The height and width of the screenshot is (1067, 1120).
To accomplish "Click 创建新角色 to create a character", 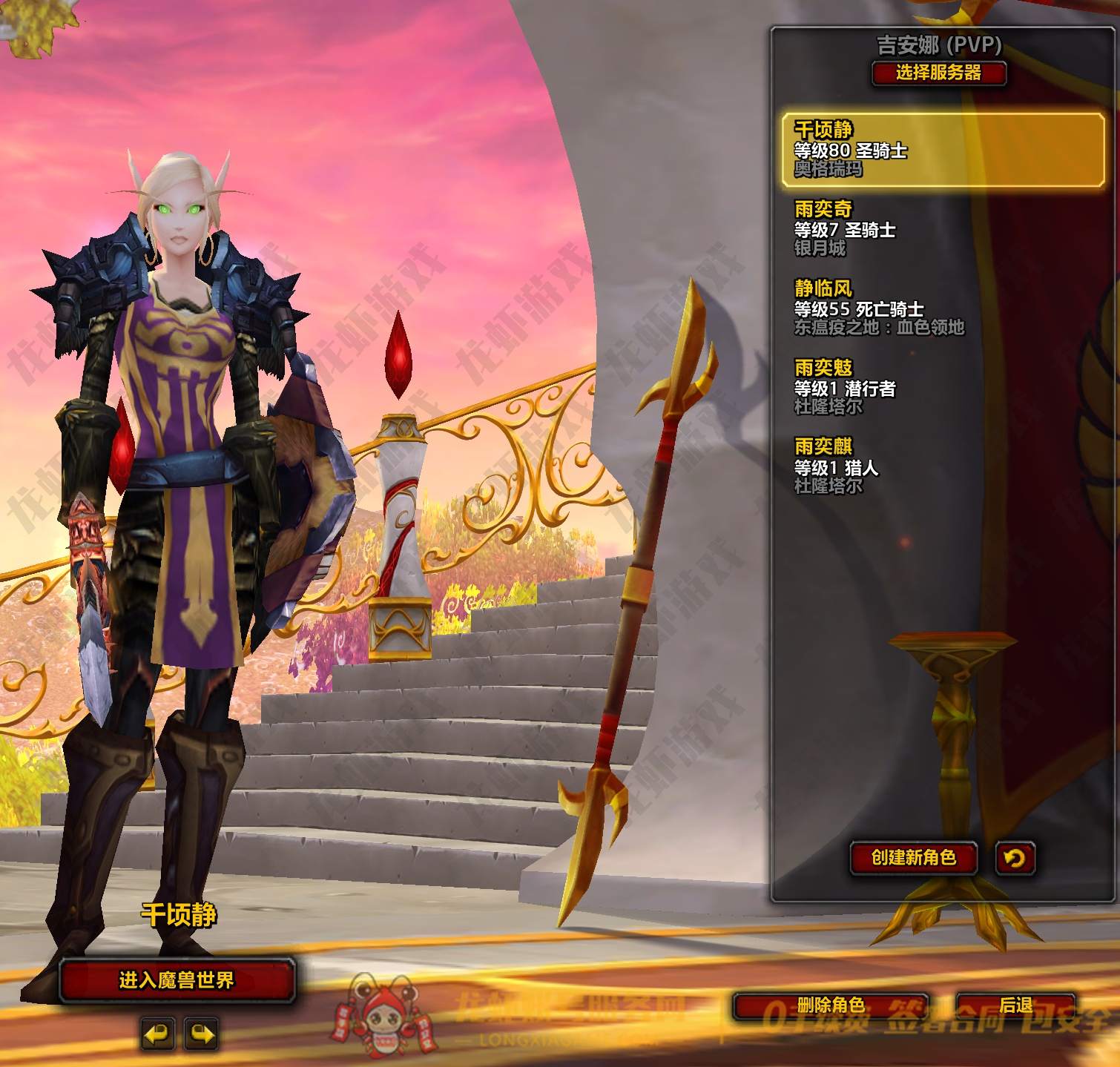I will 913,858.
